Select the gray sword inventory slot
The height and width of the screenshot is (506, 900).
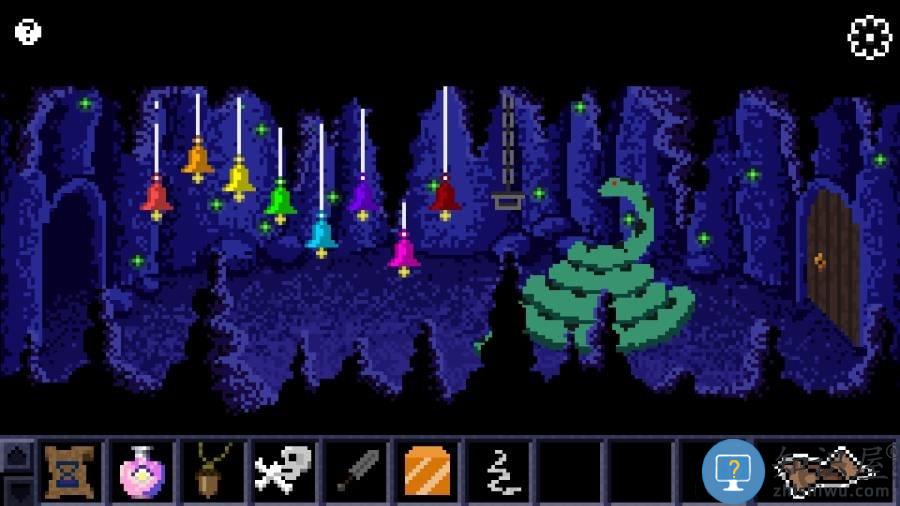(355, 471)
